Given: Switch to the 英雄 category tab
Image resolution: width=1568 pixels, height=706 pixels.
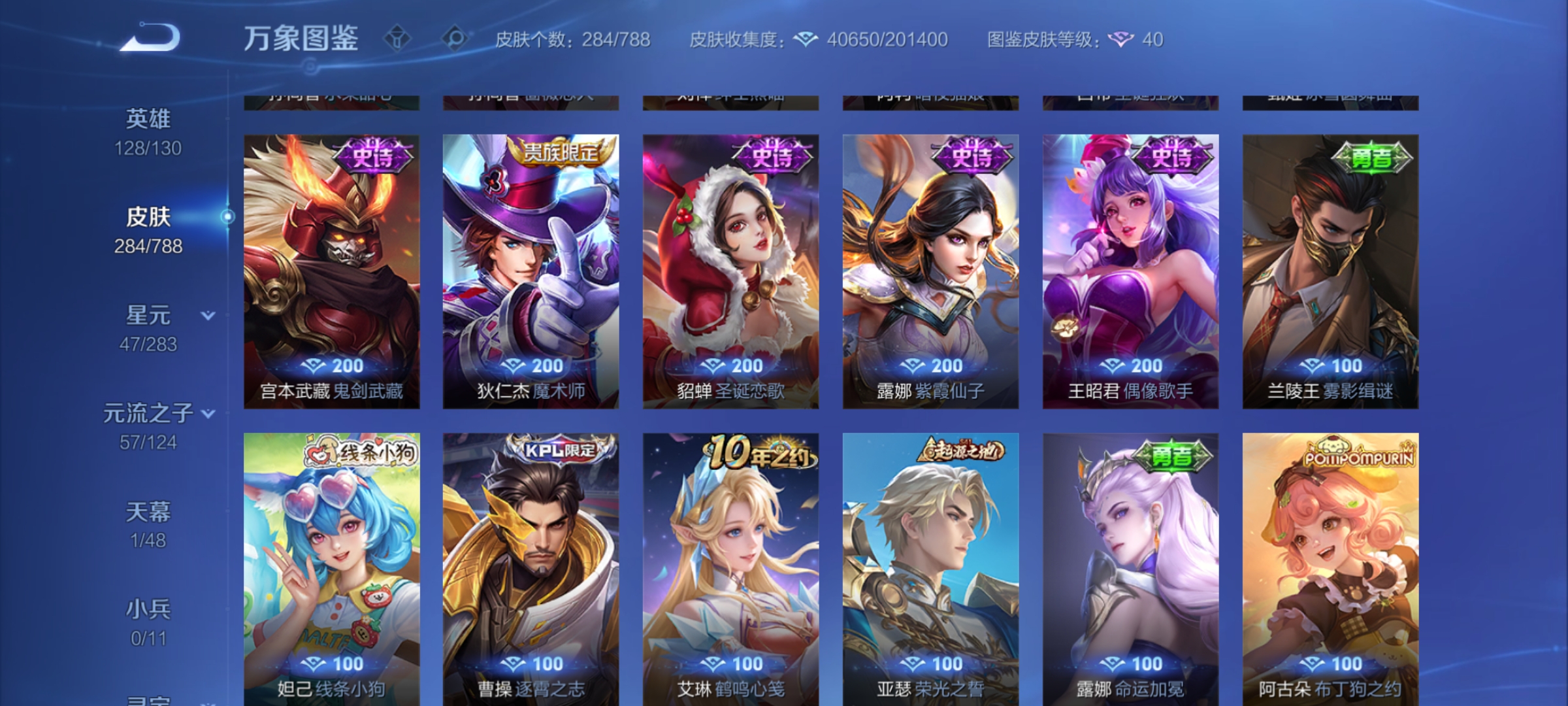Looking at the screenshot, I should pos(148,120).
